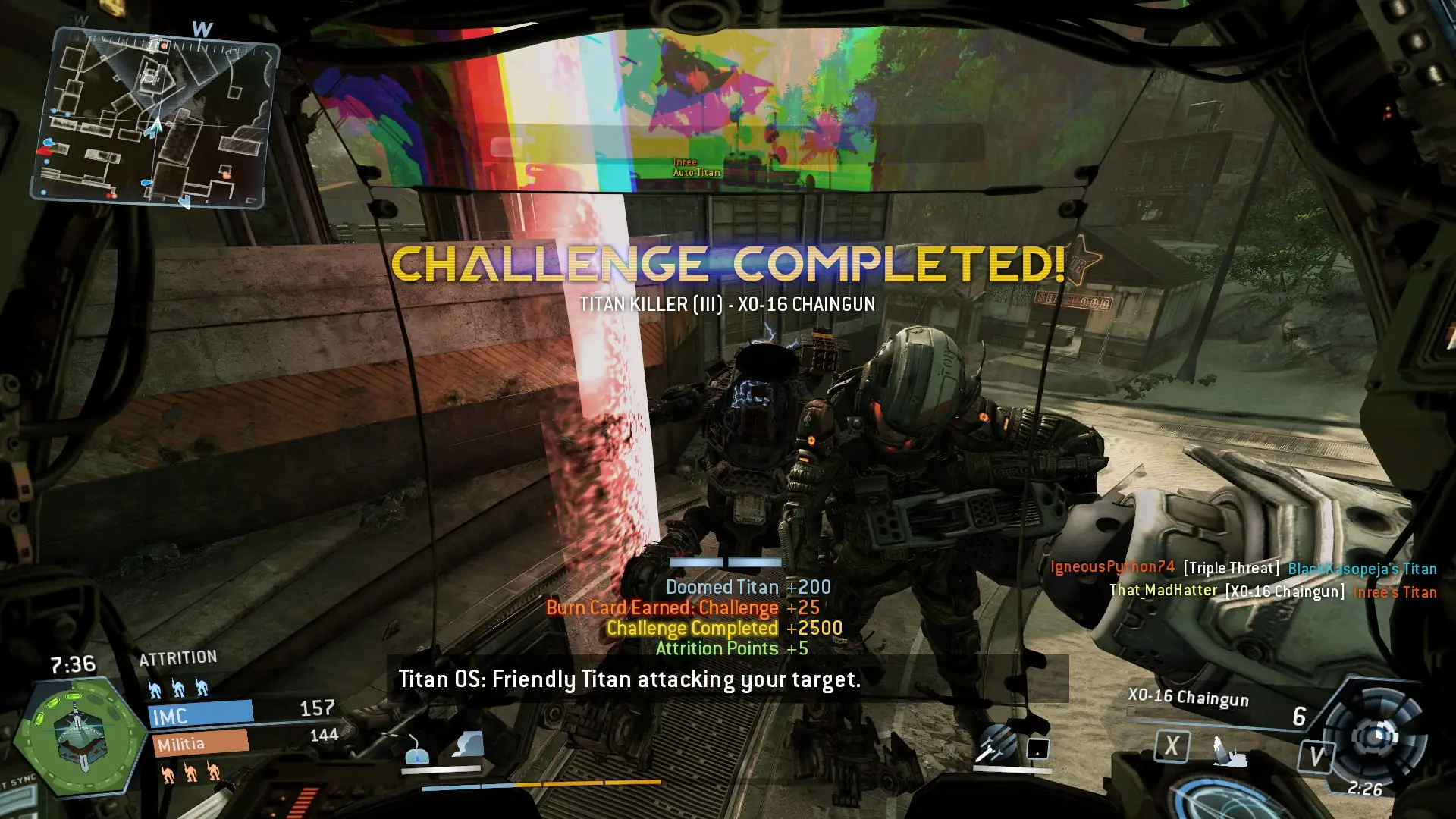Select the small square ordnance slot
Viewport: 1456px width, 819px height.
[1037, 748]
